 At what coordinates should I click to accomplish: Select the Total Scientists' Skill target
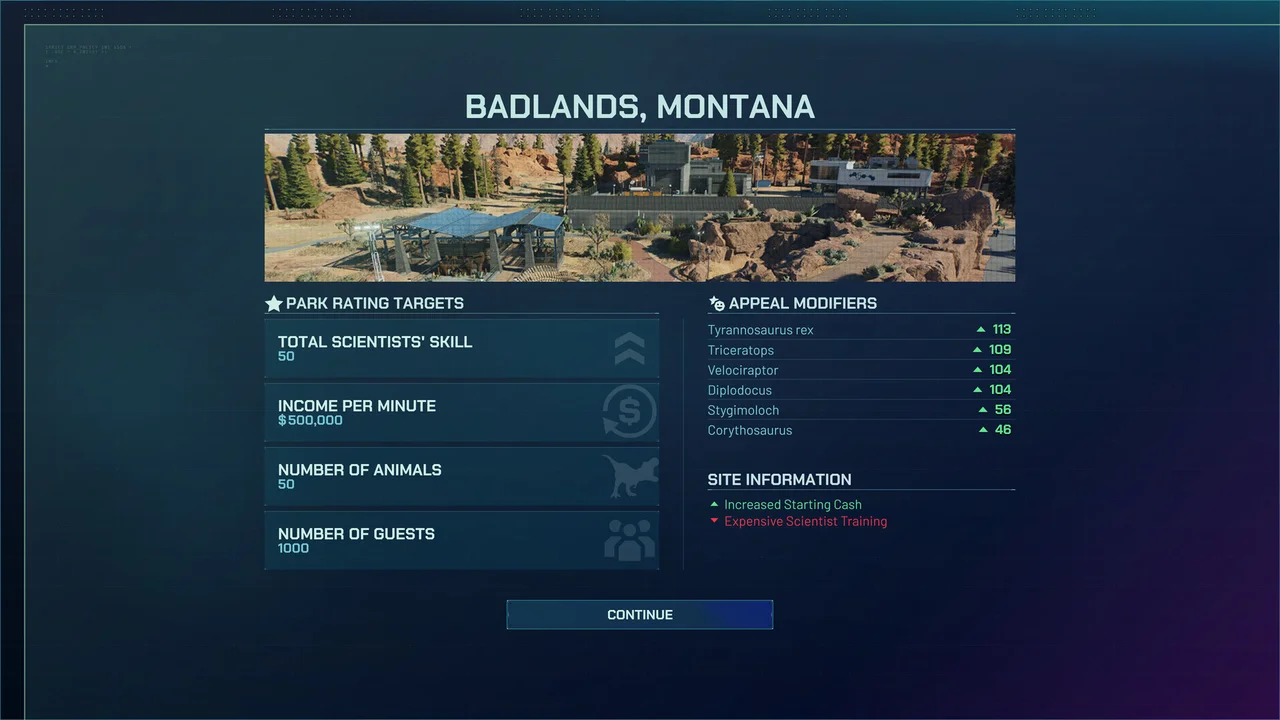[x=461, y=348]
